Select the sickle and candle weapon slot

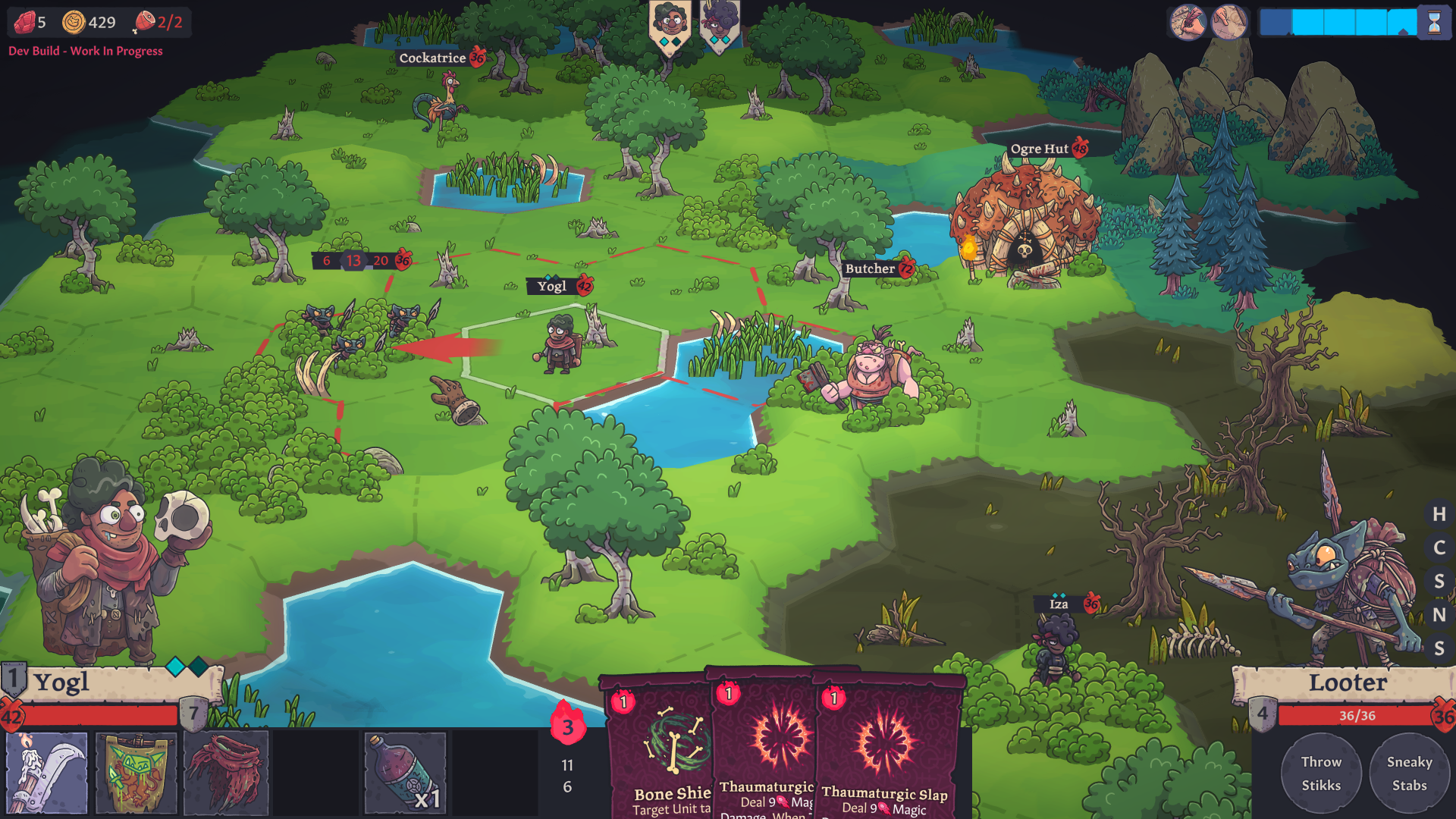point(47,773)
